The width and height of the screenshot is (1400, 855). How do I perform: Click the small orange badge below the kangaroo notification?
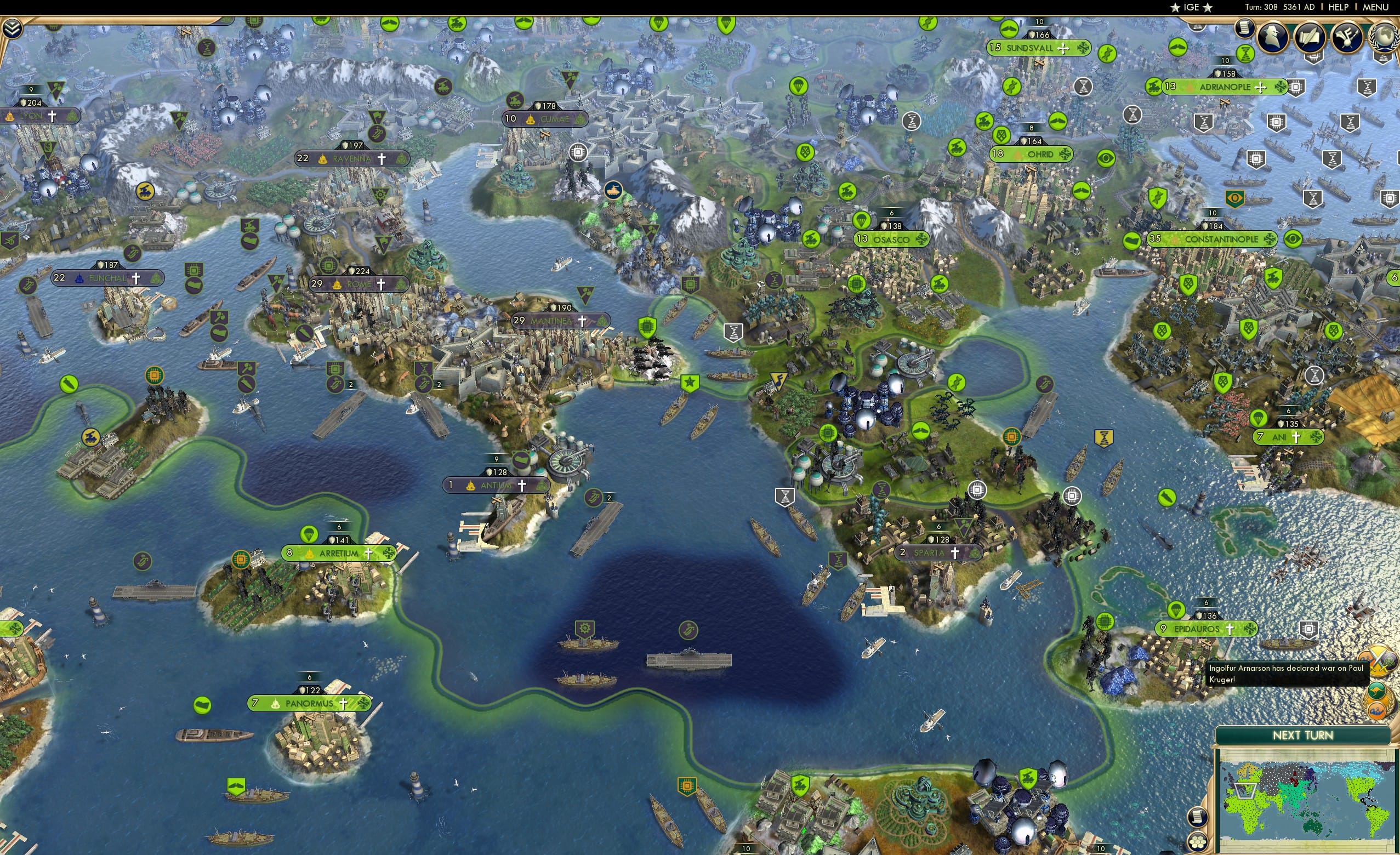pos(1377,710)
